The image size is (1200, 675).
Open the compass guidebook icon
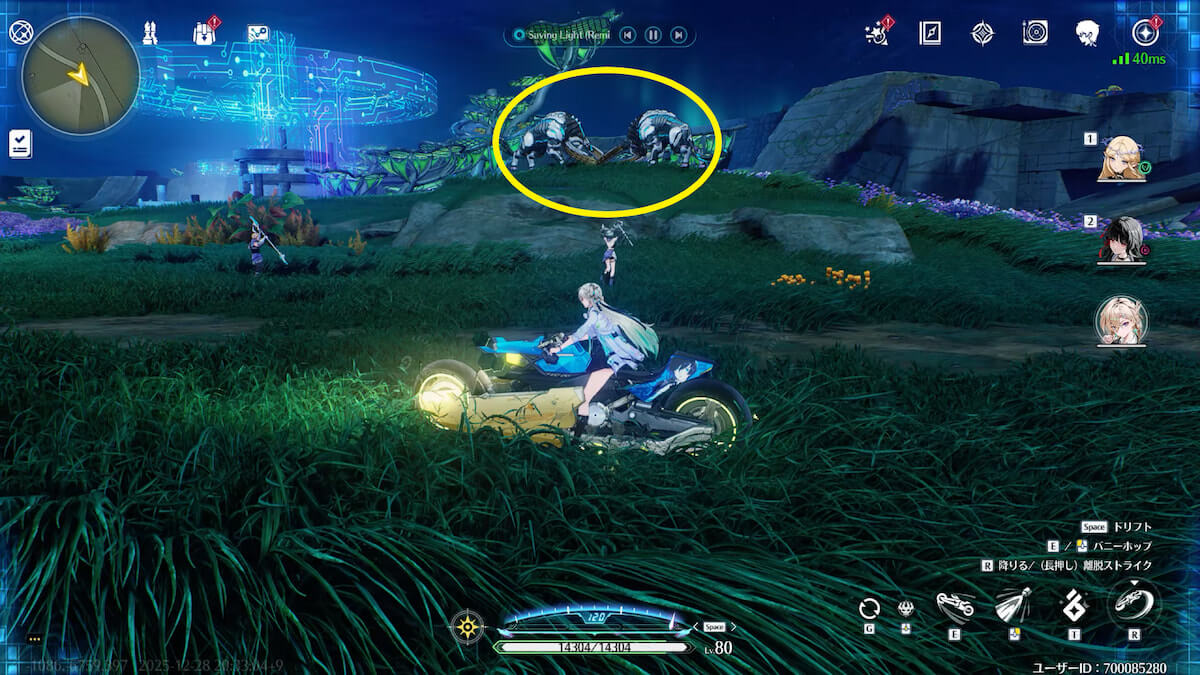(x=930, y=33)
